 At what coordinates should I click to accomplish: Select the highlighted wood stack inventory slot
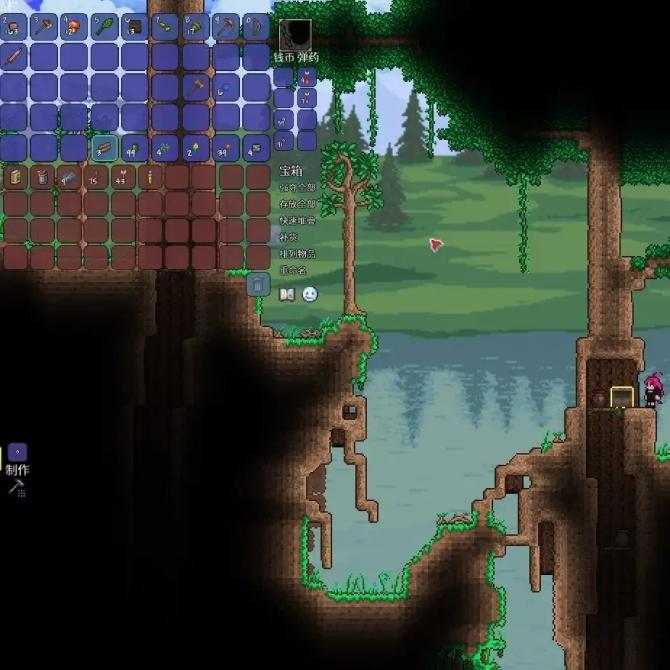click(105, 149)
